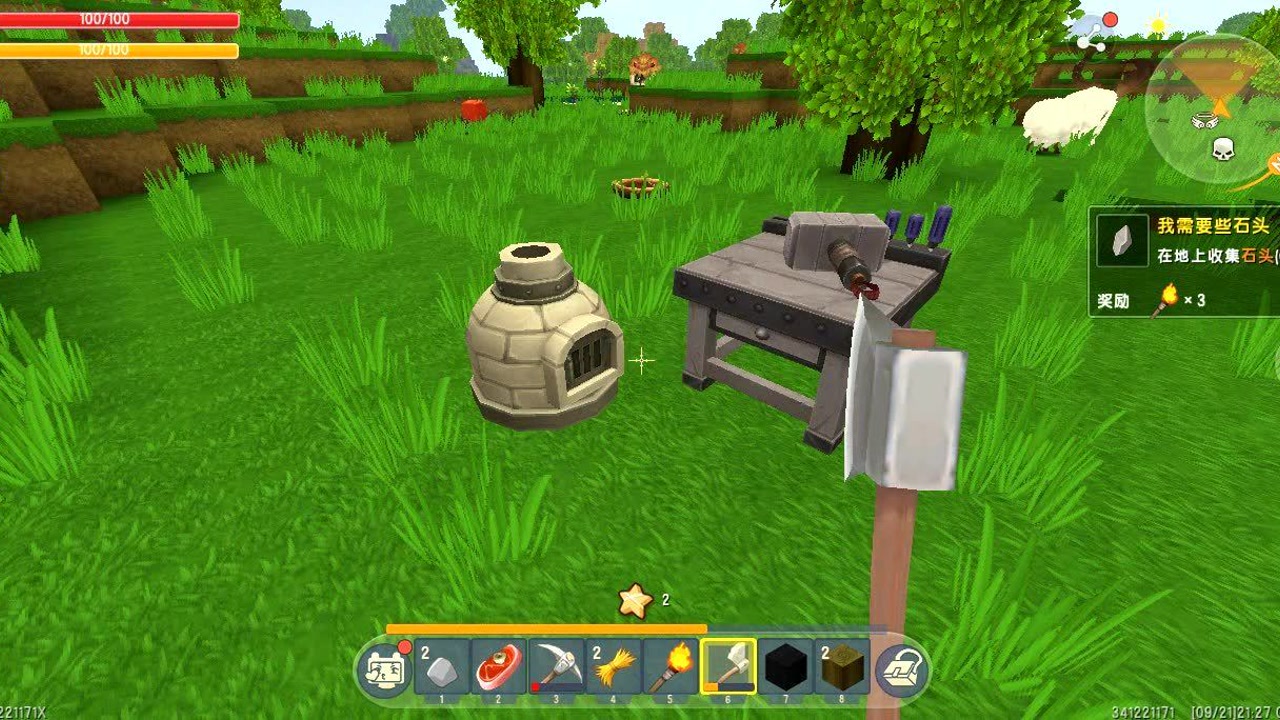
Task: Select the wheat bundle slot
Action: tap(613, 668)
